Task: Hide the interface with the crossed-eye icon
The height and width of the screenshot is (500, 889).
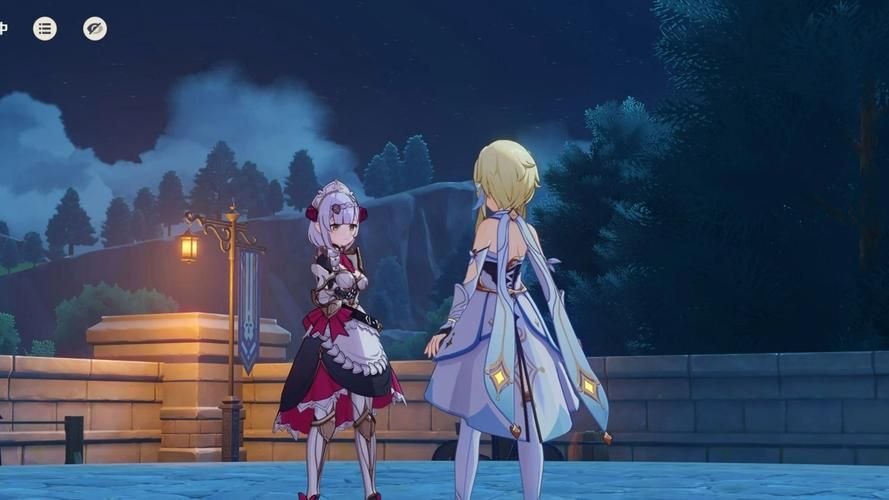Action: point(95,29)
